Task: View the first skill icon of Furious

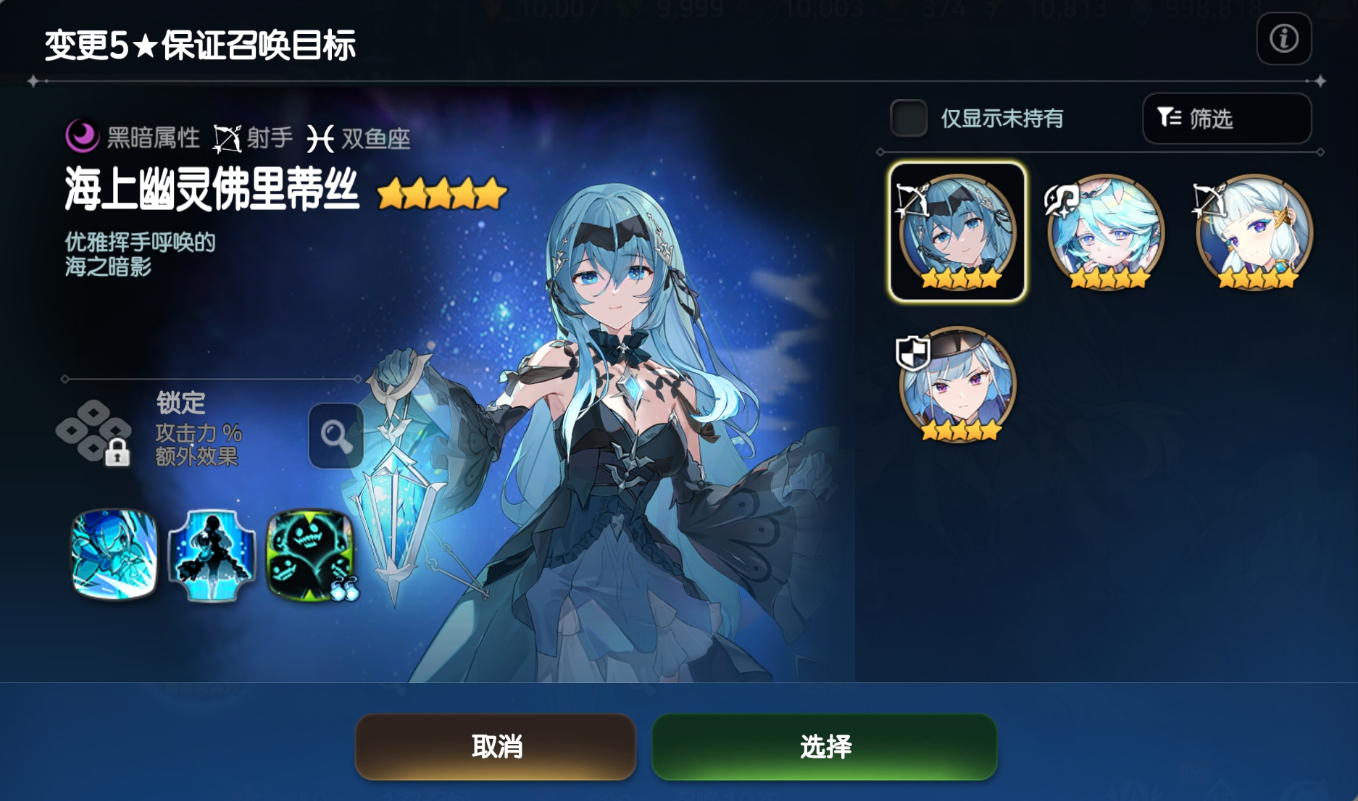Action: pyautogui.click(x=113, y=553)
